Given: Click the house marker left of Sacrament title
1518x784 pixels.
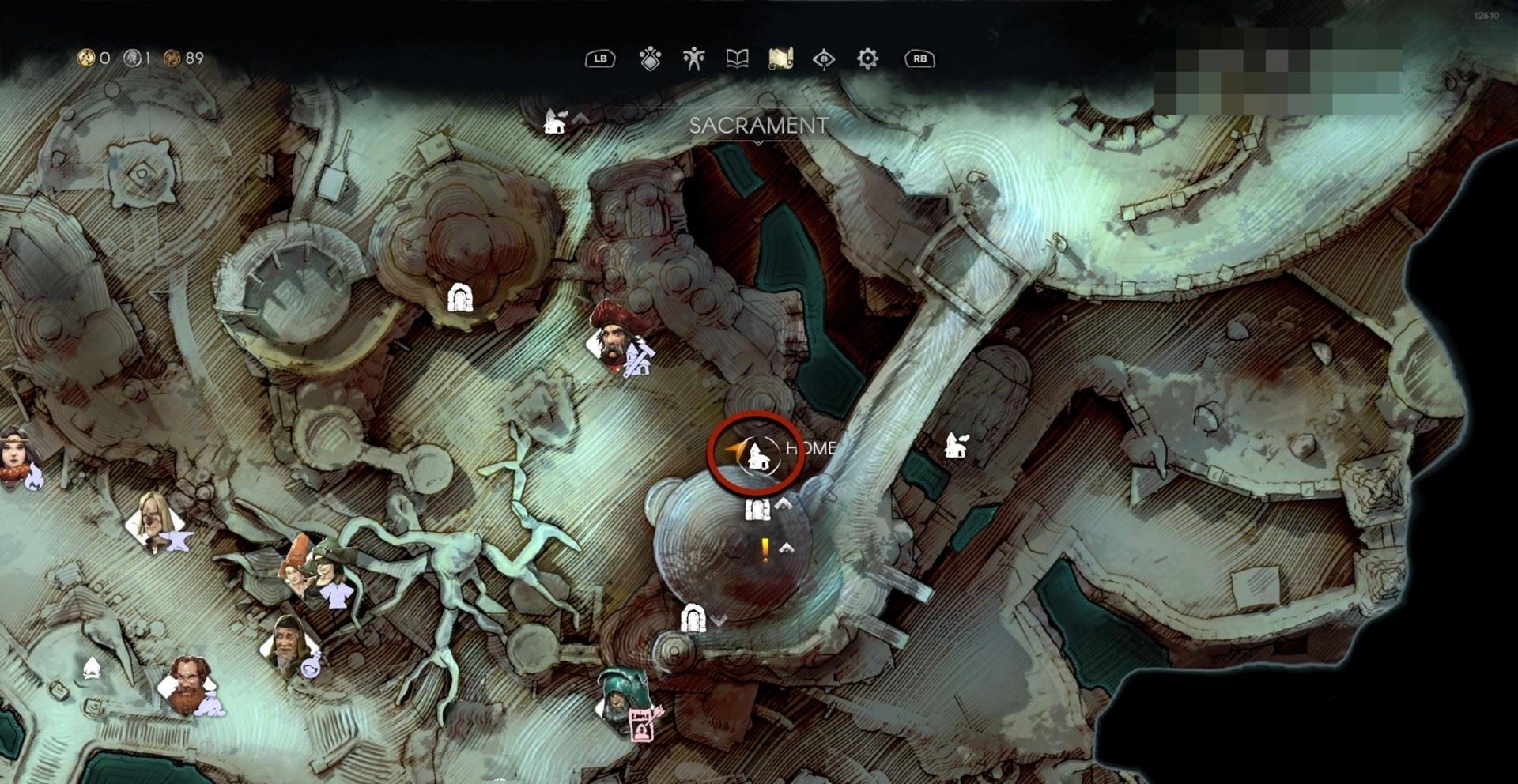Looking at the screenshot, I should tap(554, 122).
